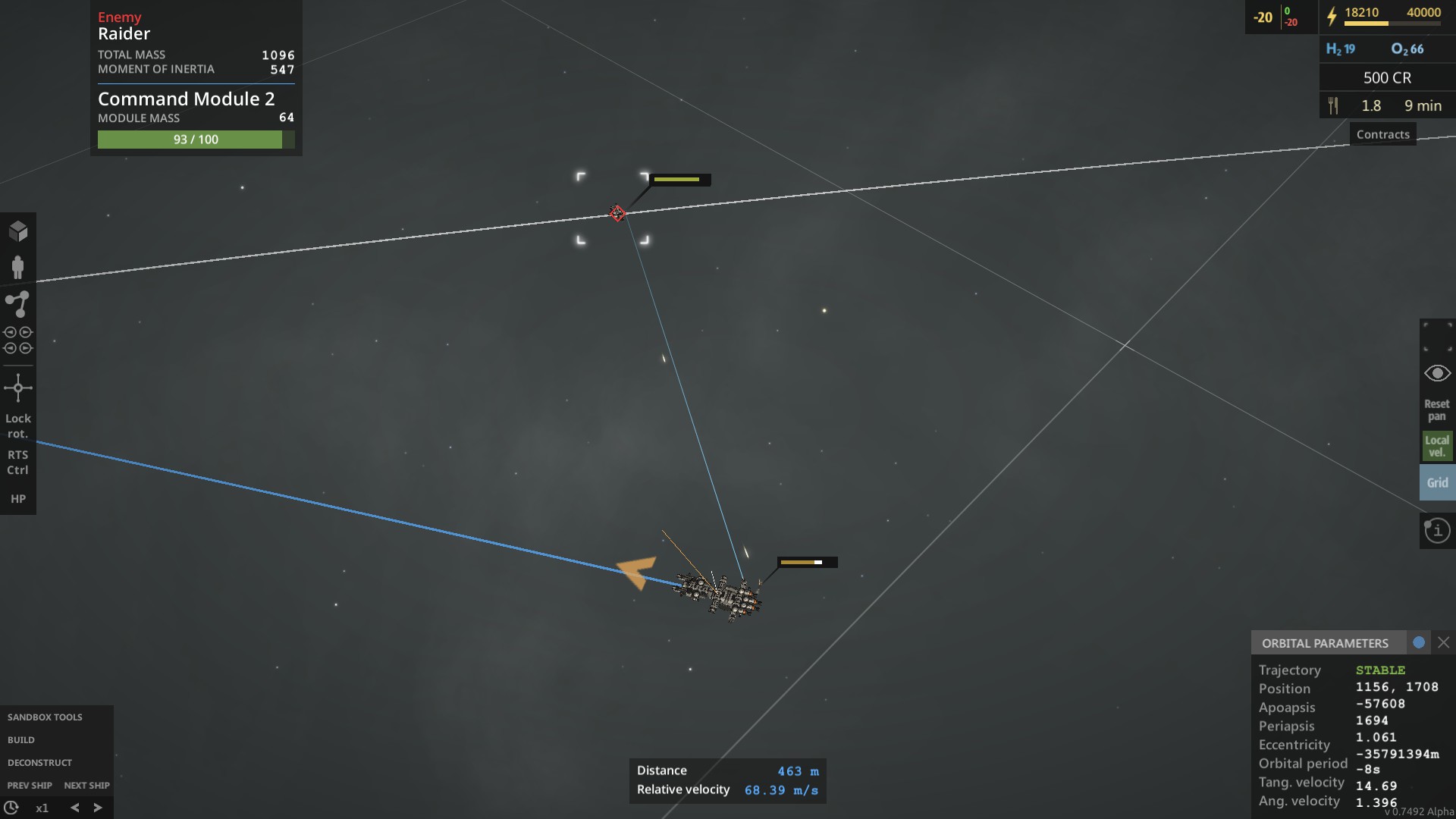The height and width of the screenshot is (819, 1456).
Task: Open the SANDBOX TOOLS menu
Action: click(x=44, y=717)
